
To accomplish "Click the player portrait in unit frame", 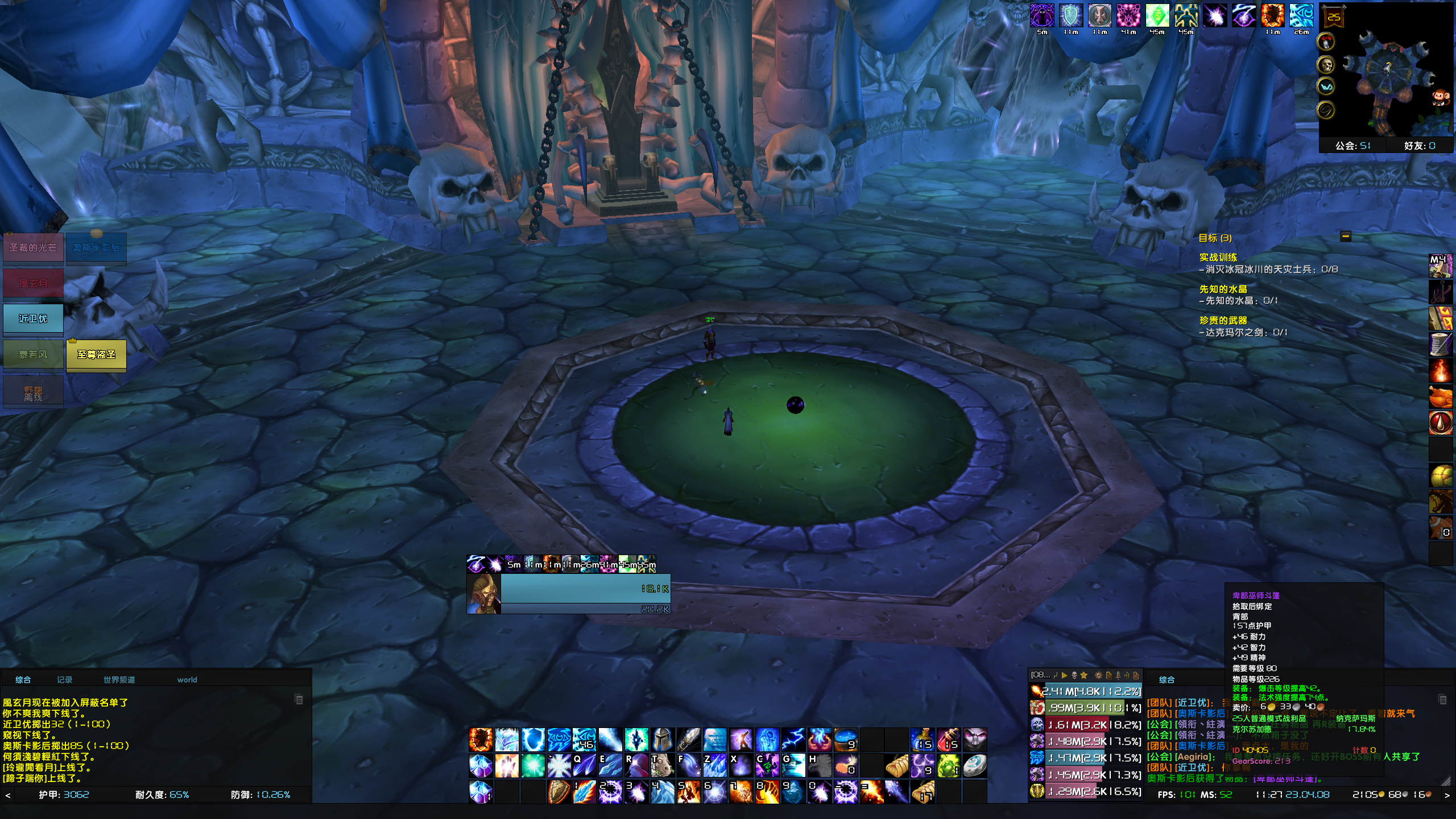I will (483, 594).
